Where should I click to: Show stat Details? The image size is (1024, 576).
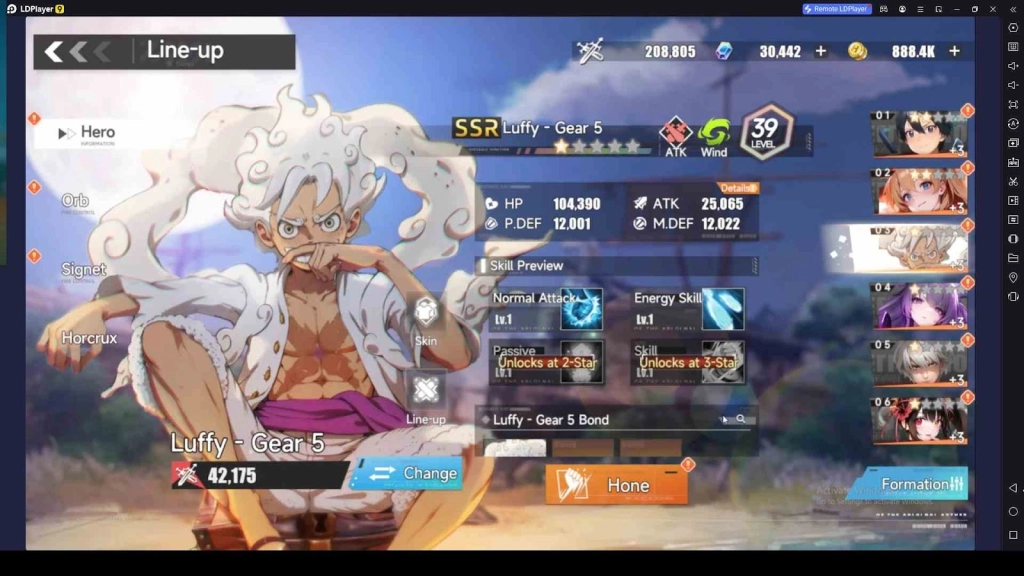coord(738,188)
